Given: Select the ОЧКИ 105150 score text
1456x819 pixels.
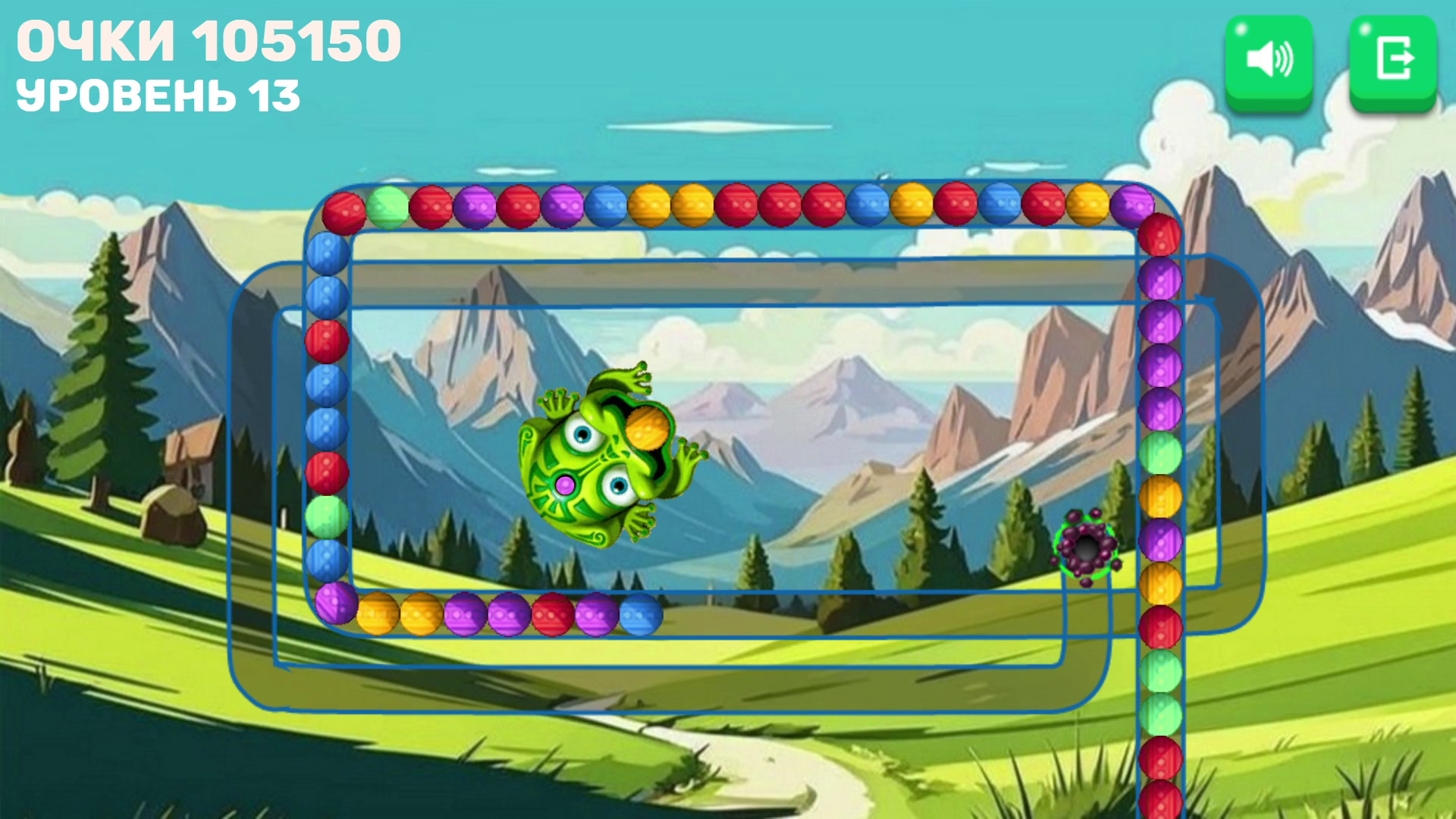Looking at the screenshot, I should [x=209, y=42].
